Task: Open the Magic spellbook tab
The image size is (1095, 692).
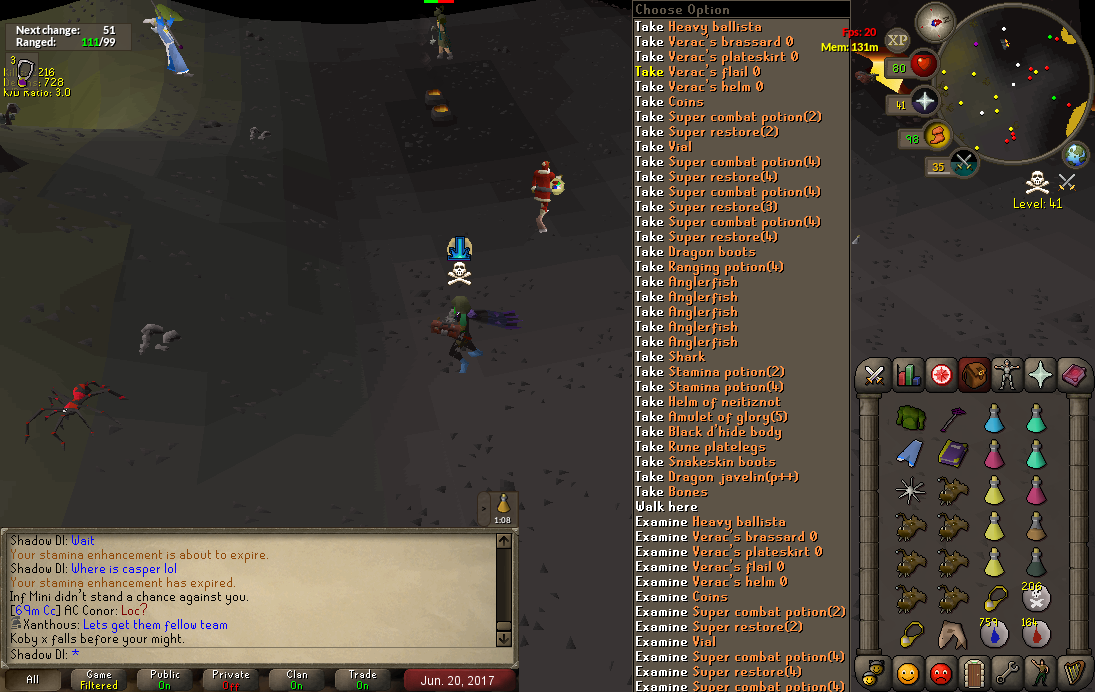Action: pyautogui.click(x=1074, y=375)
